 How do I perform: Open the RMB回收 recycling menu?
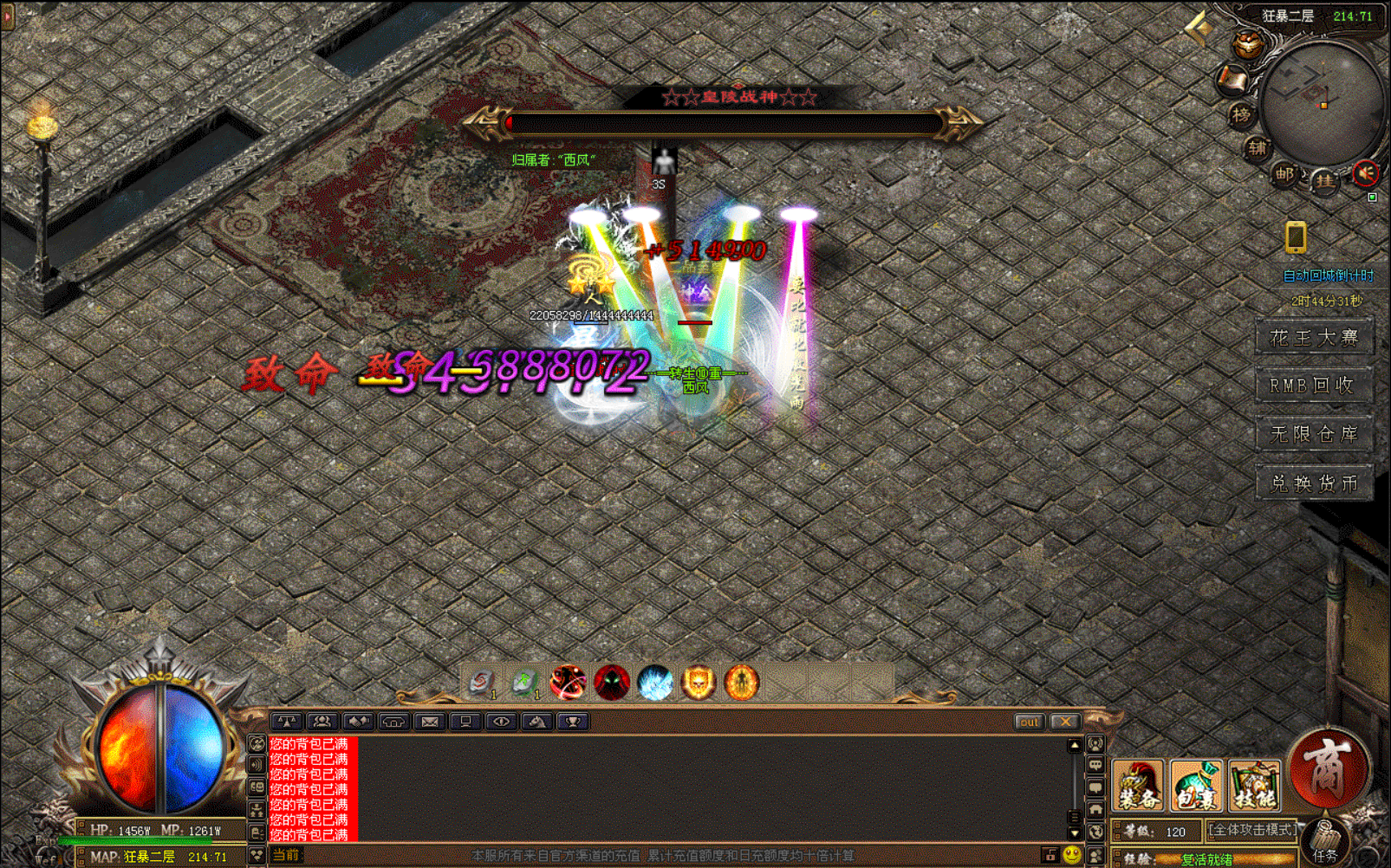click(1313, 385)
